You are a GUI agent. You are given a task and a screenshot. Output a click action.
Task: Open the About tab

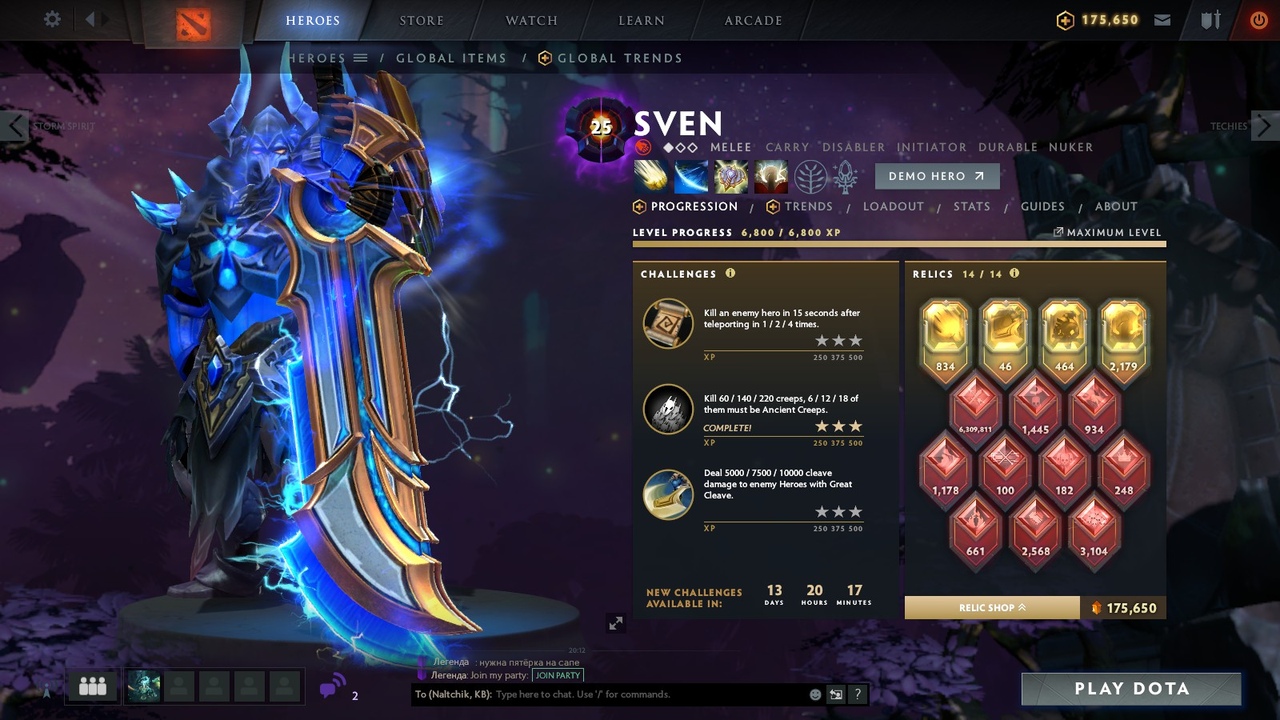[1116, 206]
